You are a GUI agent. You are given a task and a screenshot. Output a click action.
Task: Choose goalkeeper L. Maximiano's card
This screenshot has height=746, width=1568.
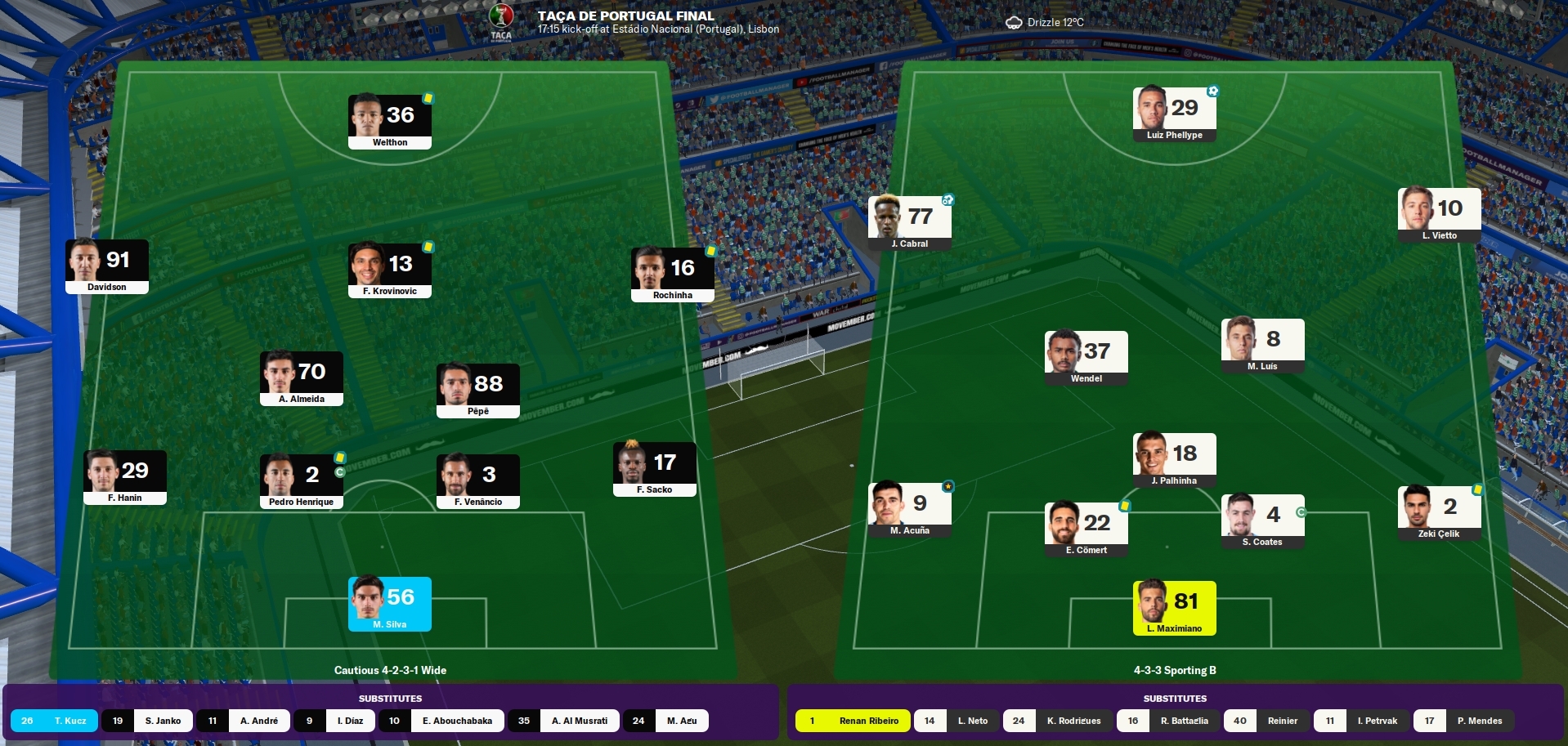click(1175, 608)
